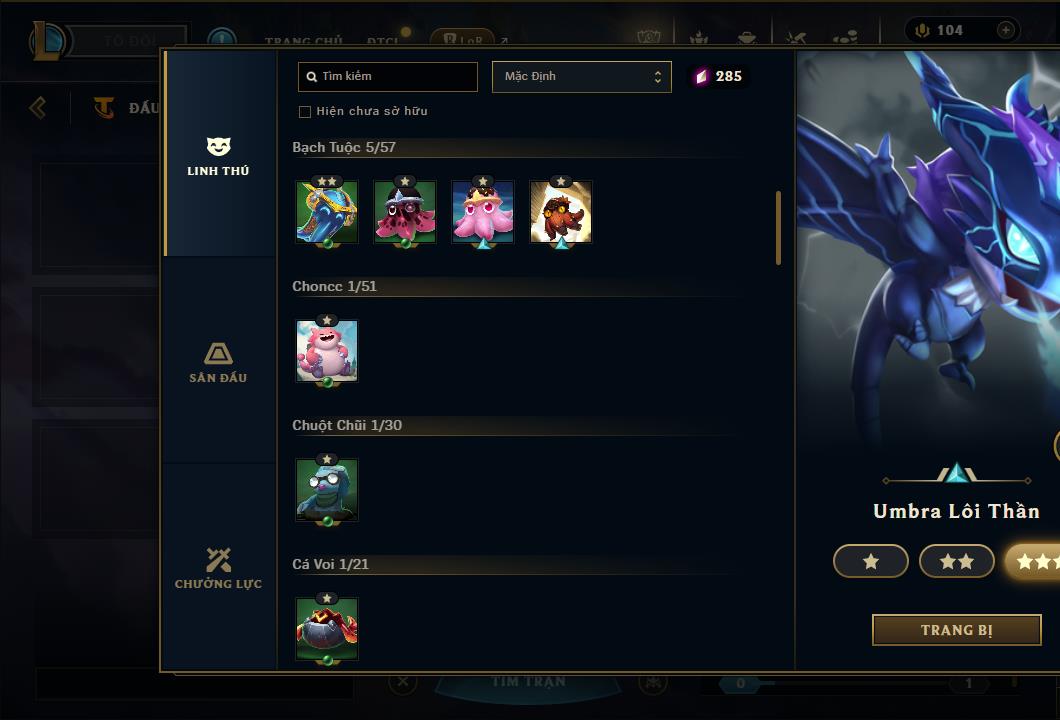The width and height of the screenshot is (1060, 720).
Task: Click the plus button beside 104 currency
Action: click(x=1005, y=30)
